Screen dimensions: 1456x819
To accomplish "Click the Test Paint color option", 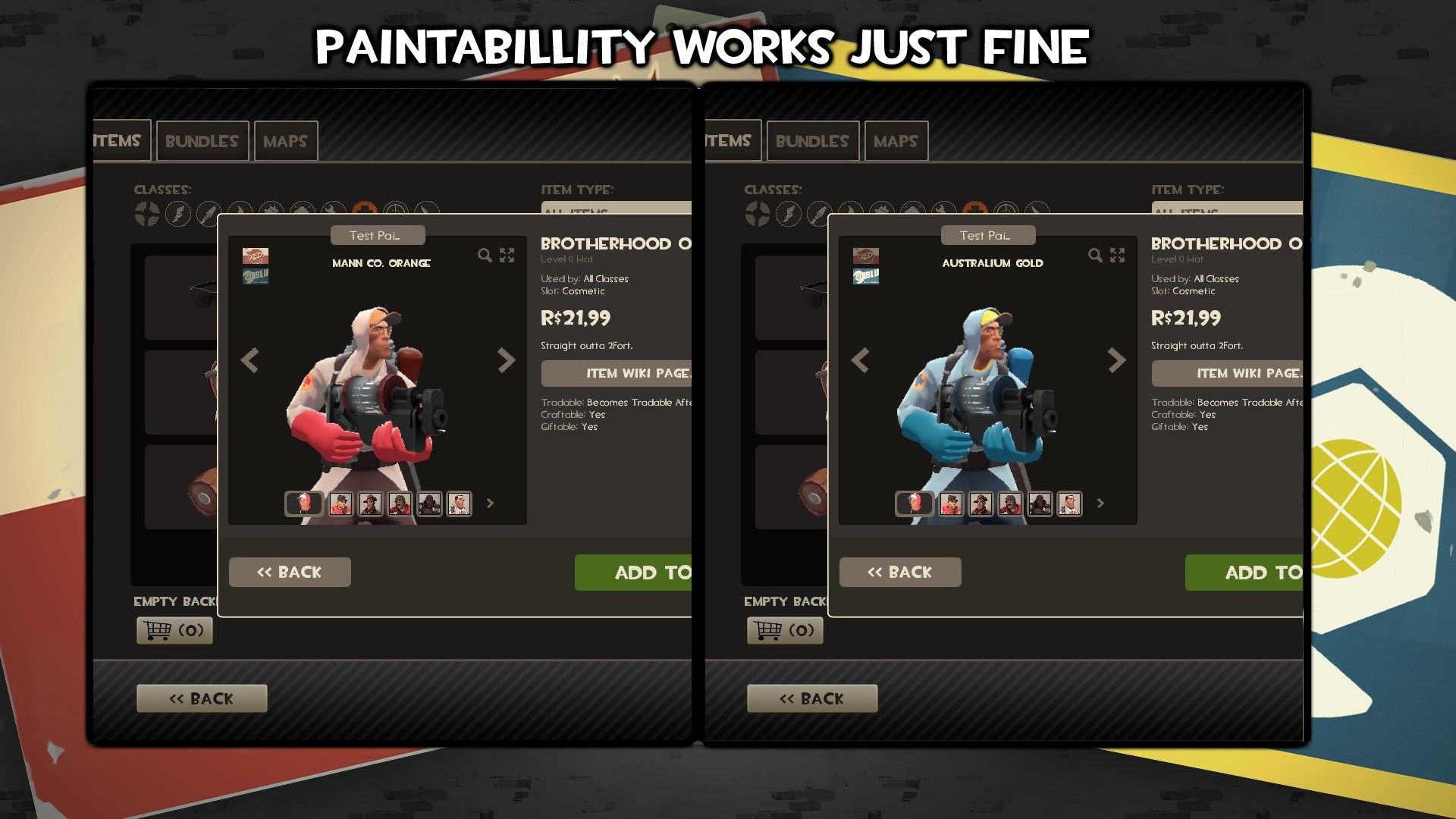I will [x=378, y=235].
